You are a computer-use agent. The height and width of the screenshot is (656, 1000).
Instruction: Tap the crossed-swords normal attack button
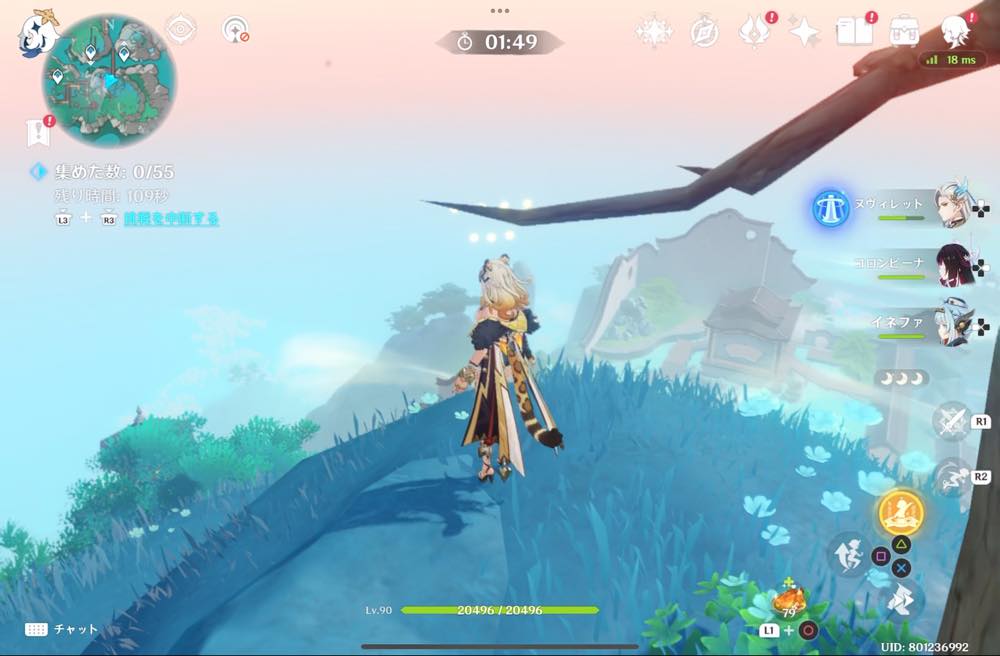click(x=950, y=421)
